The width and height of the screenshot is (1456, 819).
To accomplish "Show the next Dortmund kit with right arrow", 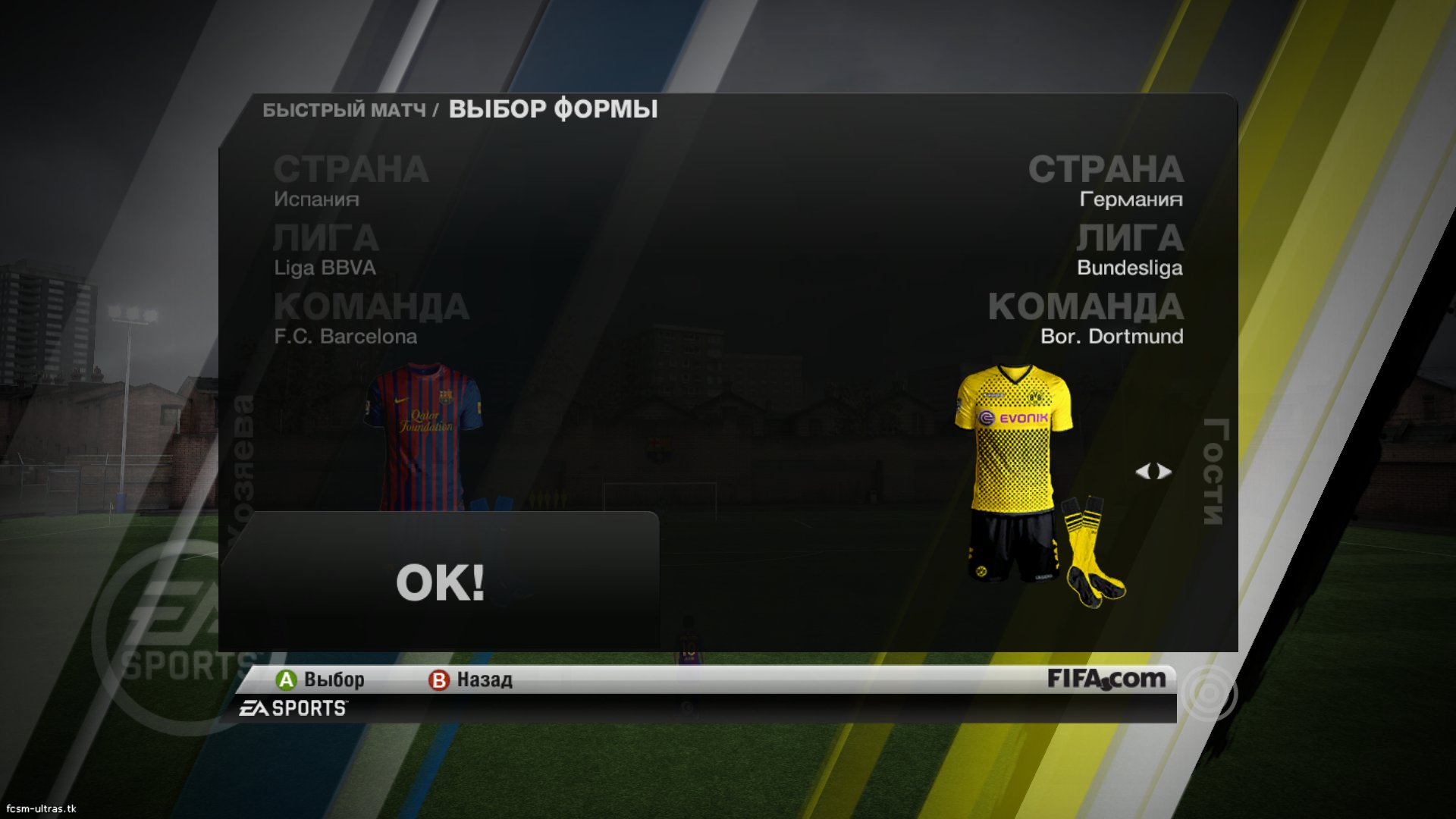I will [1165, 472].
